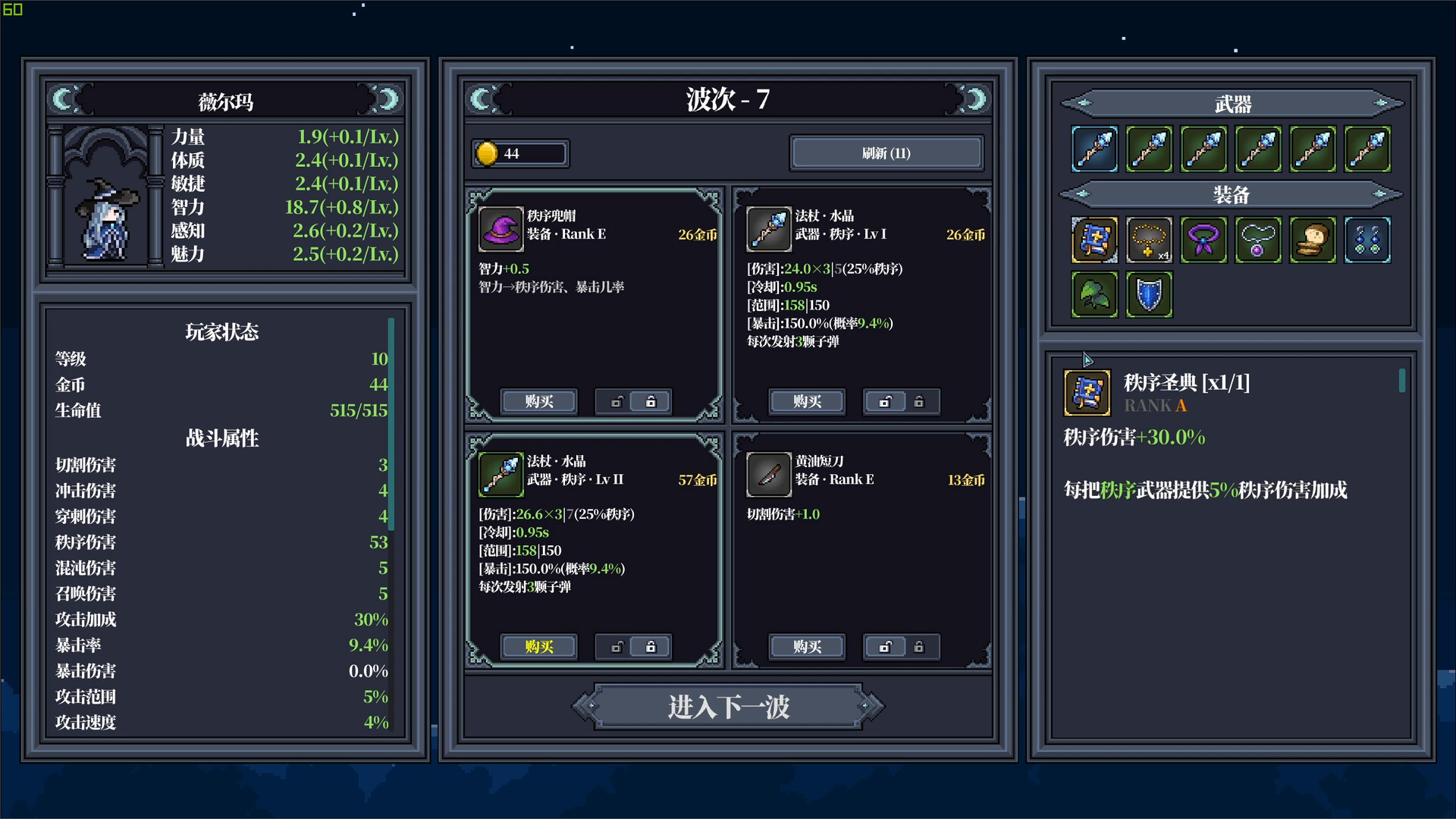Switch to the 武器 weapons section

(x=1228, y=103)
